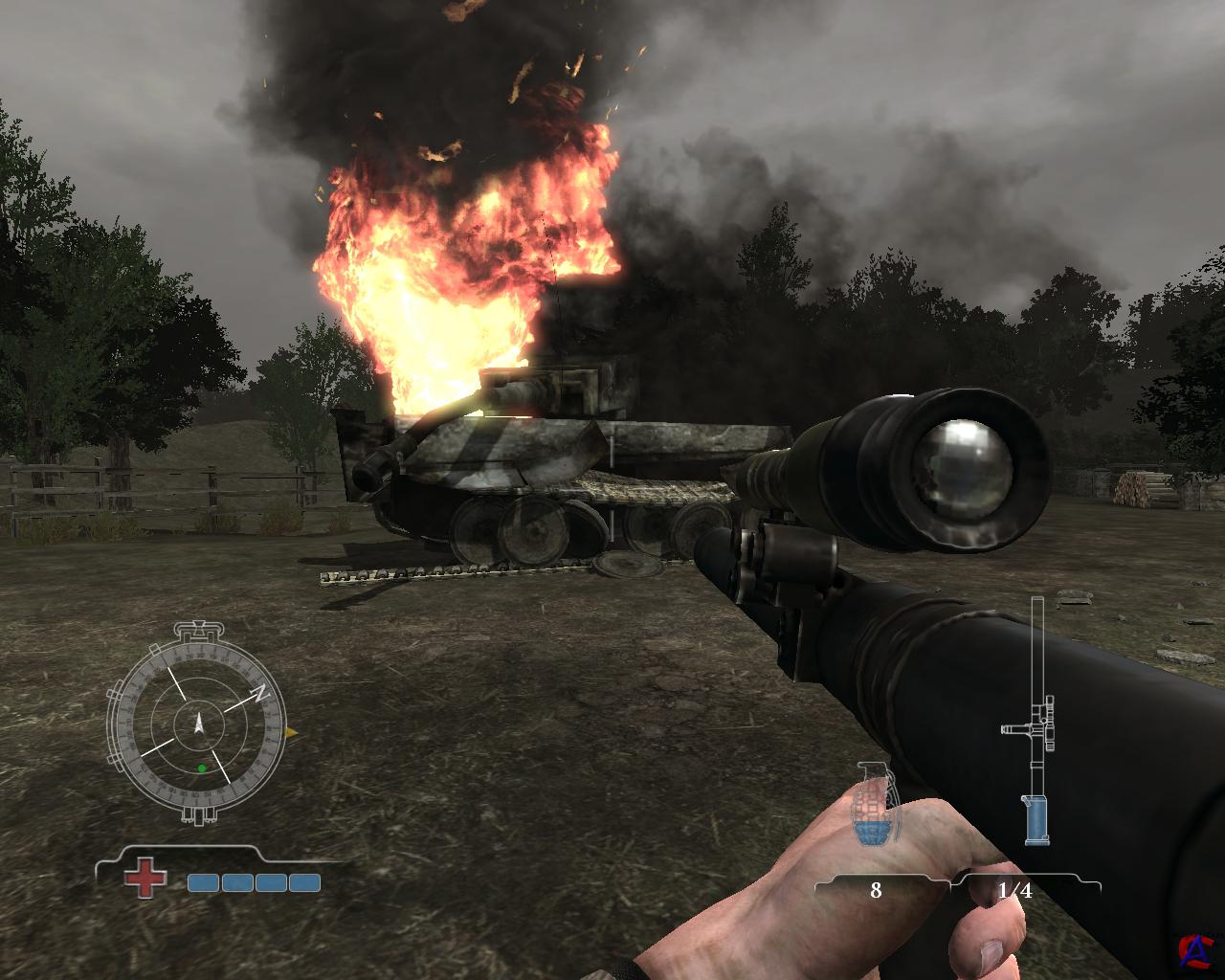
Task: Click the compass radar on the HUD
Action: (x=198, y=723)
